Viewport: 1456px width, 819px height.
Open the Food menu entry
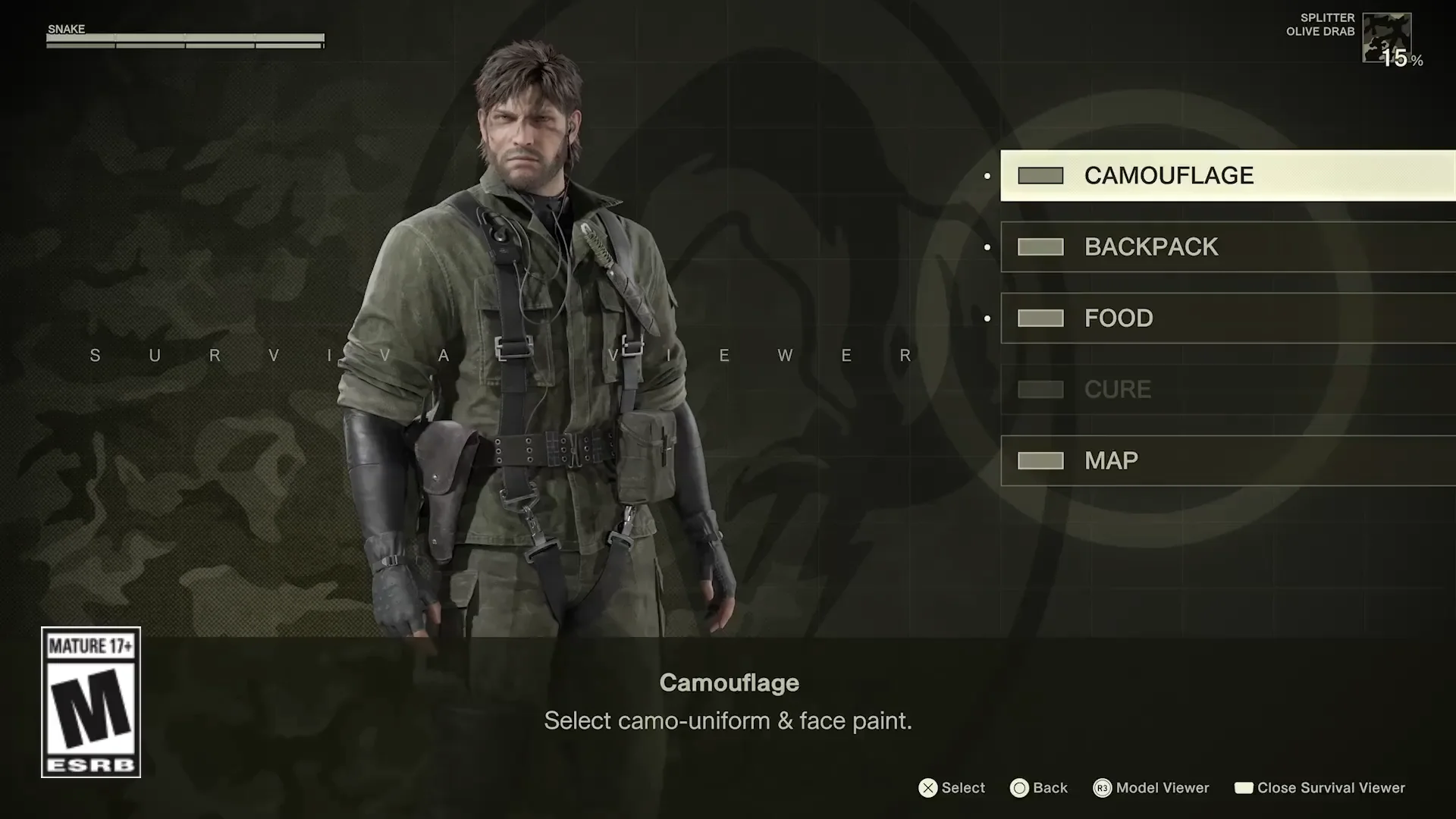coord(1119,318)
